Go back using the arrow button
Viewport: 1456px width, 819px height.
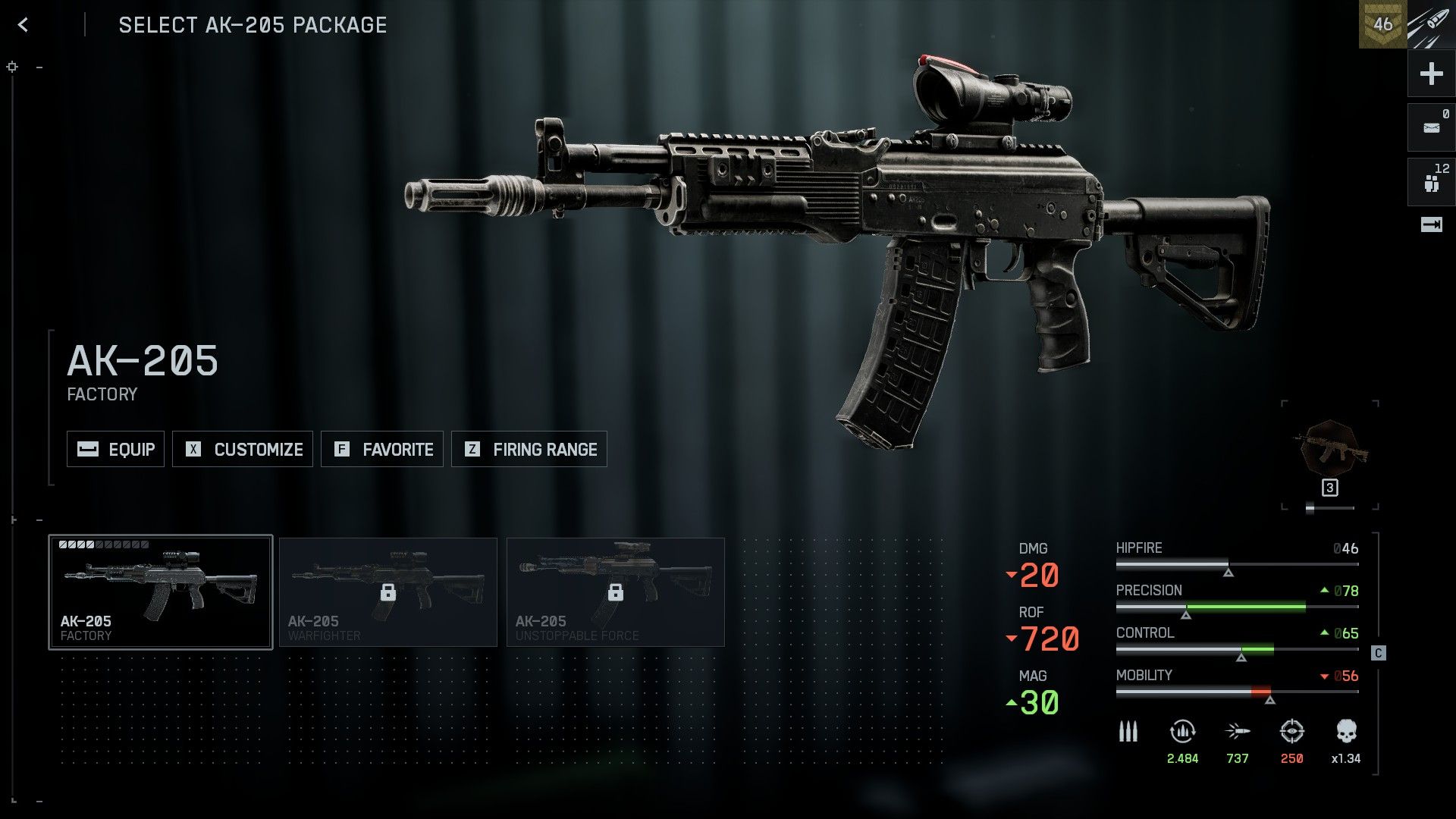(24, 25)
